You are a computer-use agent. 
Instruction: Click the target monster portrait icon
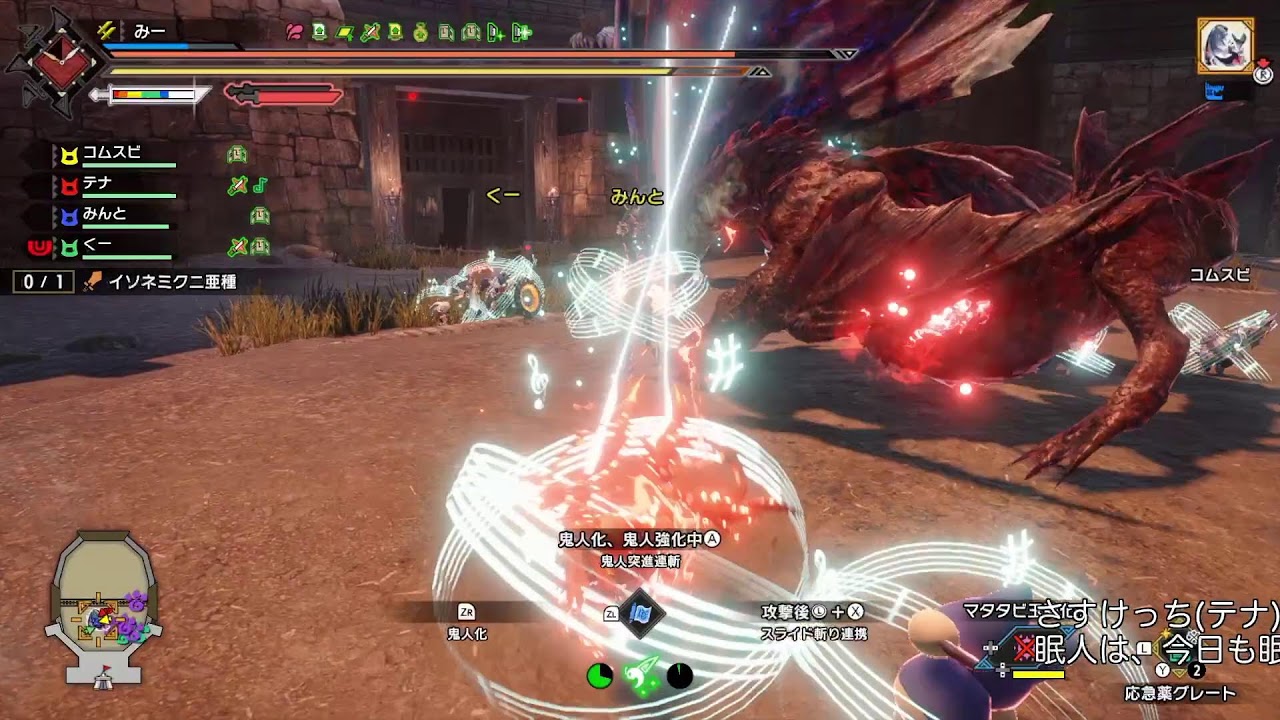click(1225, 46)
